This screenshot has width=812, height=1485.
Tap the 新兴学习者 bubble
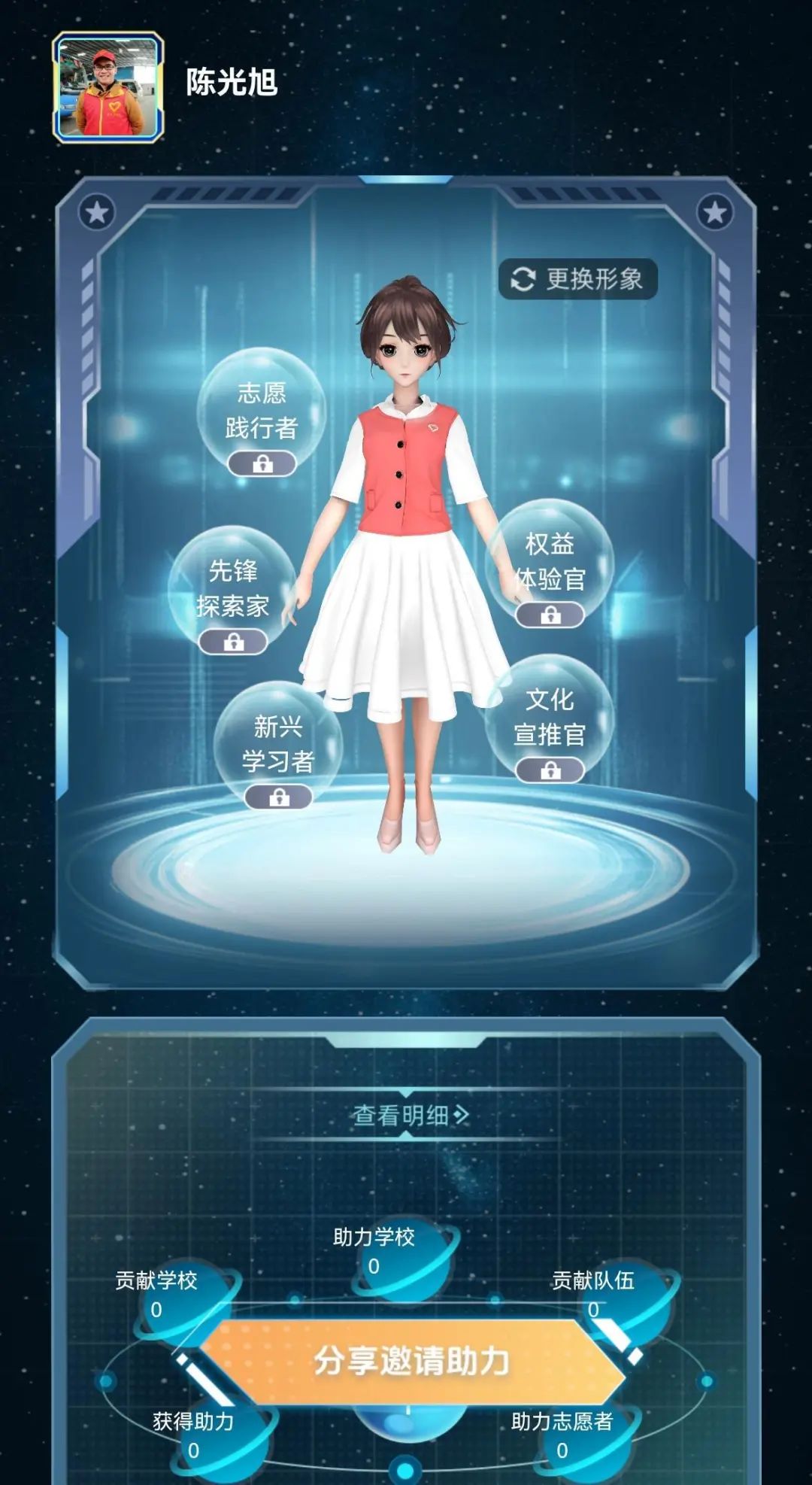click(278, 745)
